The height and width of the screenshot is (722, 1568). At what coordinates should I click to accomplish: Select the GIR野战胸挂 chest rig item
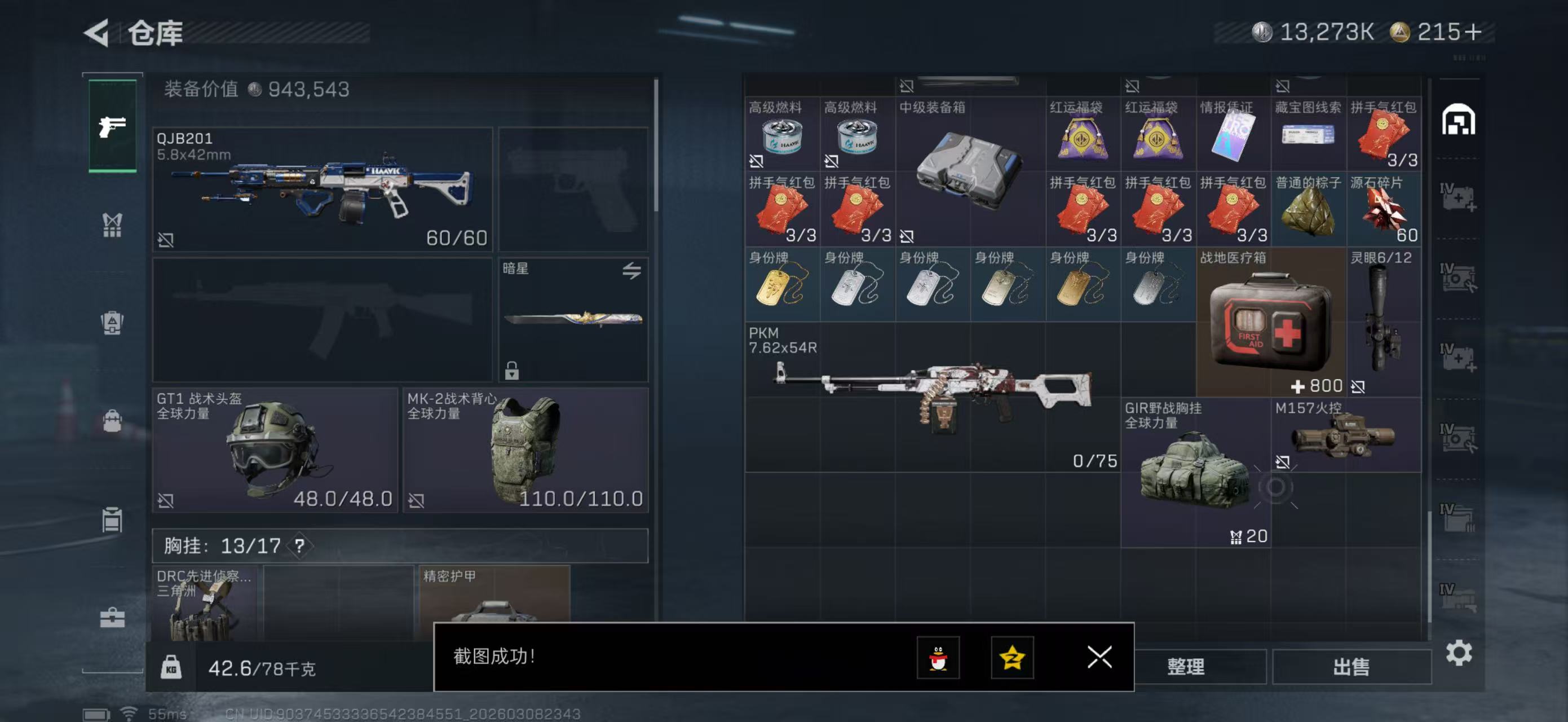[x=1195, y=473]
